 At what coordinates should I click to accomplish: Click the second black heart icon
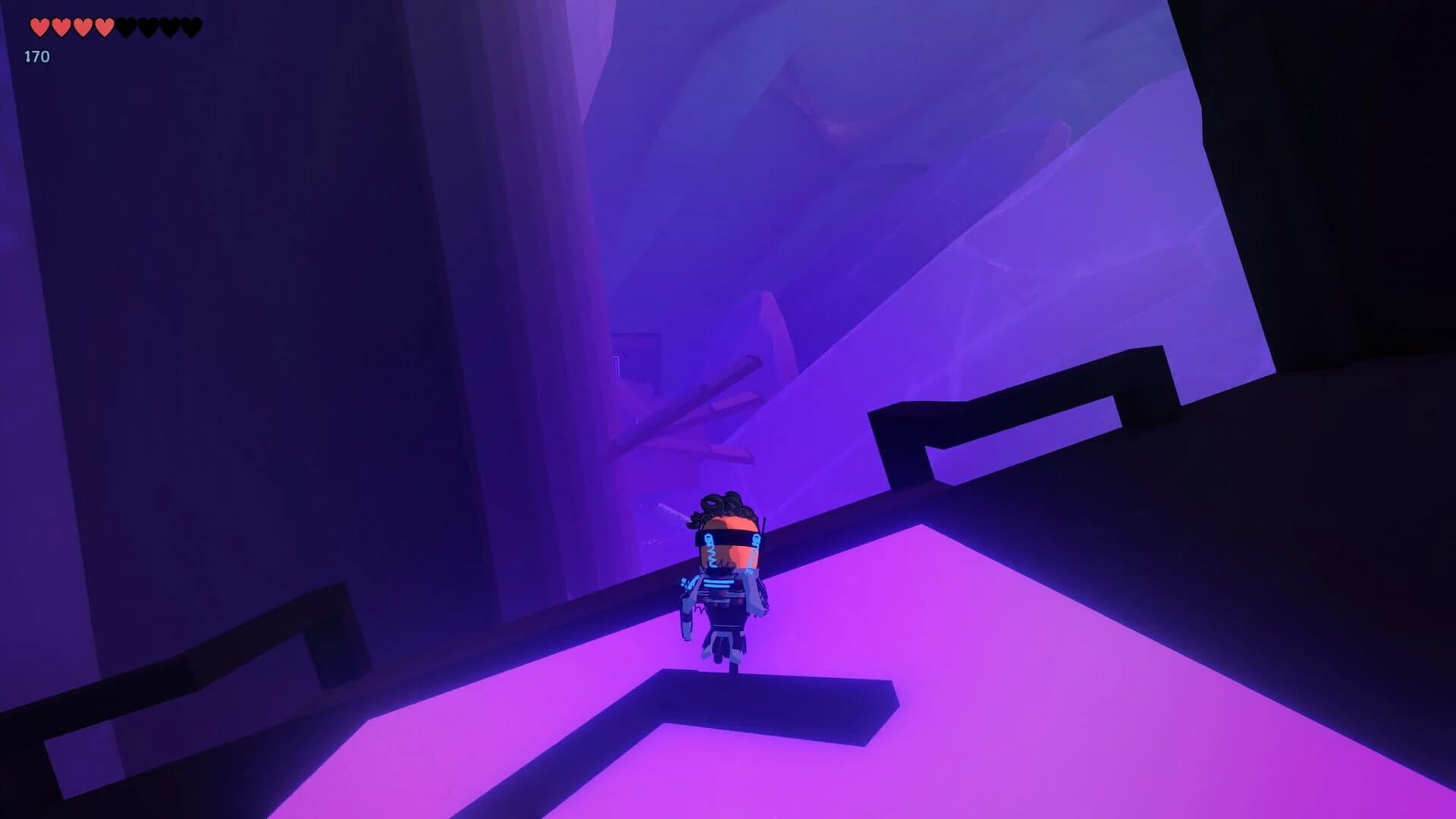149,27
